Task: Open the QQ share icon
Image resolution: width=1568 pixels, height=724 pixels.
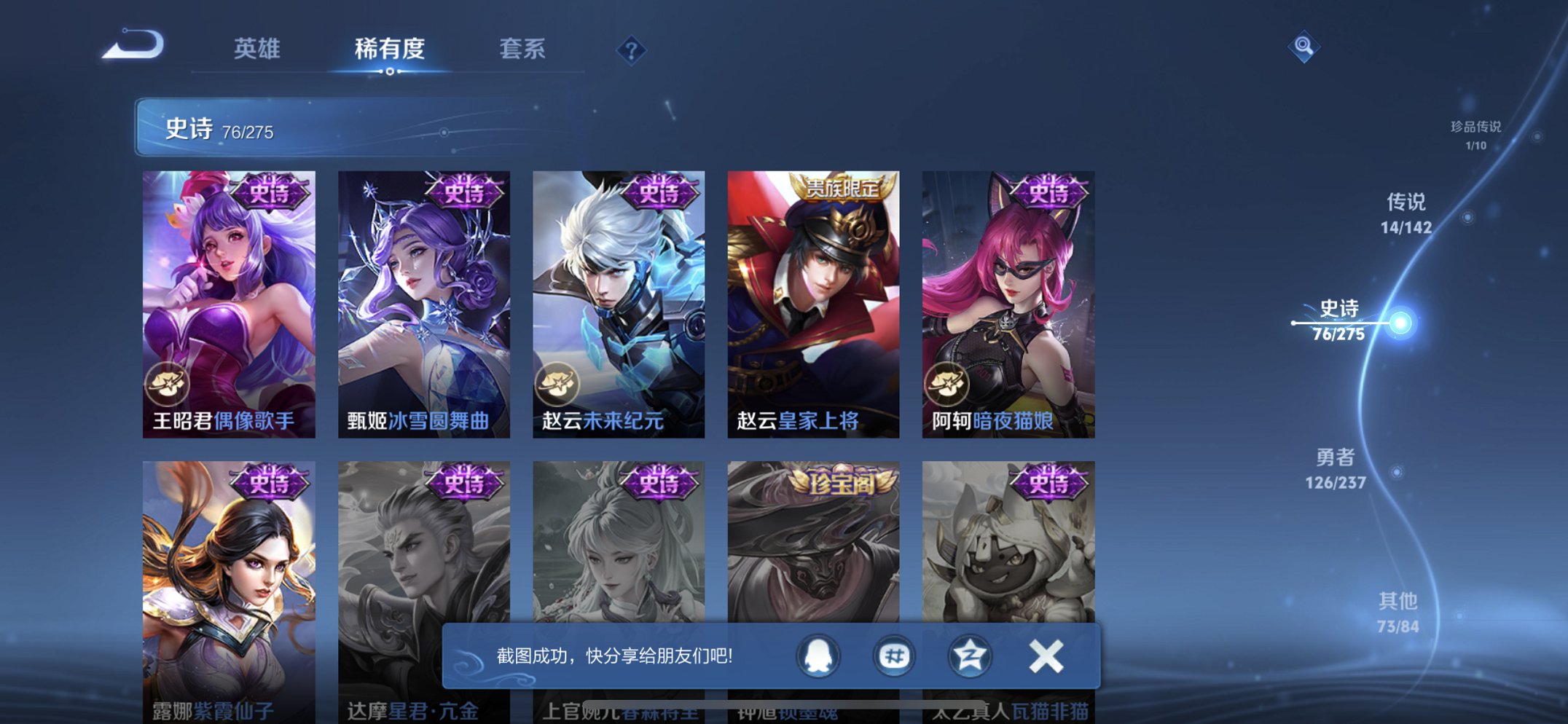Action: [819, 656]
